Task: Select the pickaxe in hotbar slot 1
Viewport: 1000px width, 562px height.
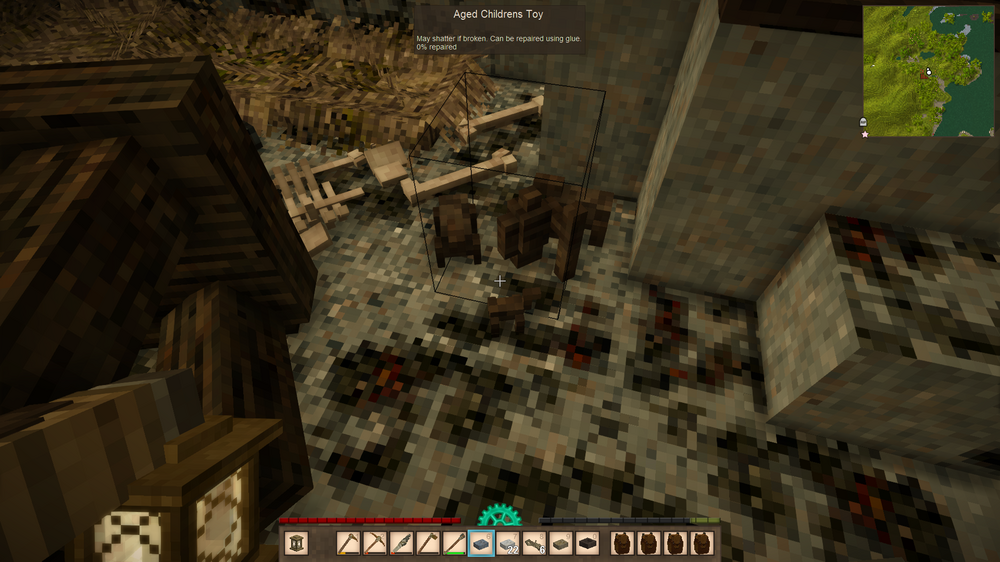Action: 349,543
